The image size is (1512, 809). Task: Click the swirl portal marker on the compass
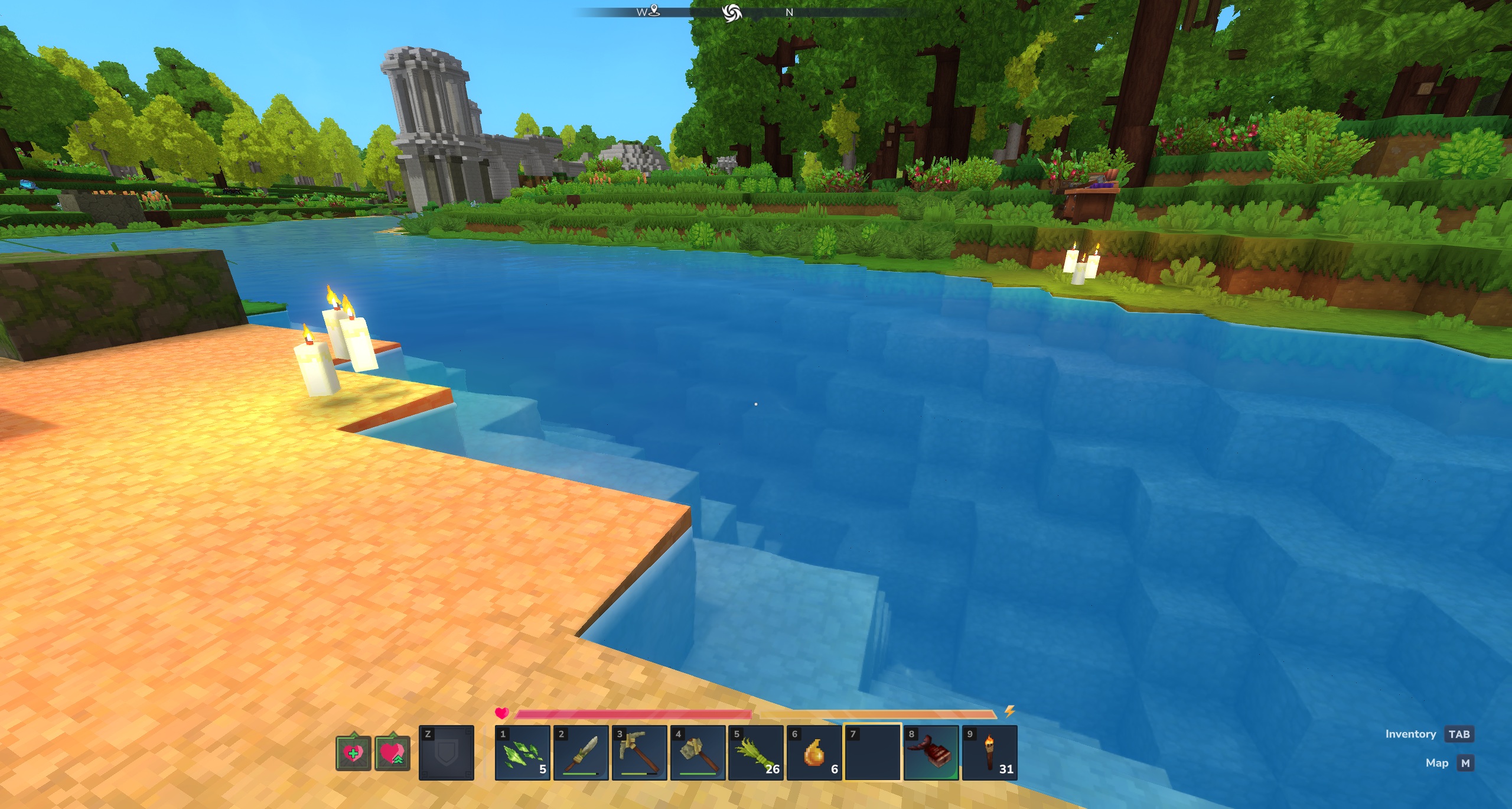pos(732,12)
